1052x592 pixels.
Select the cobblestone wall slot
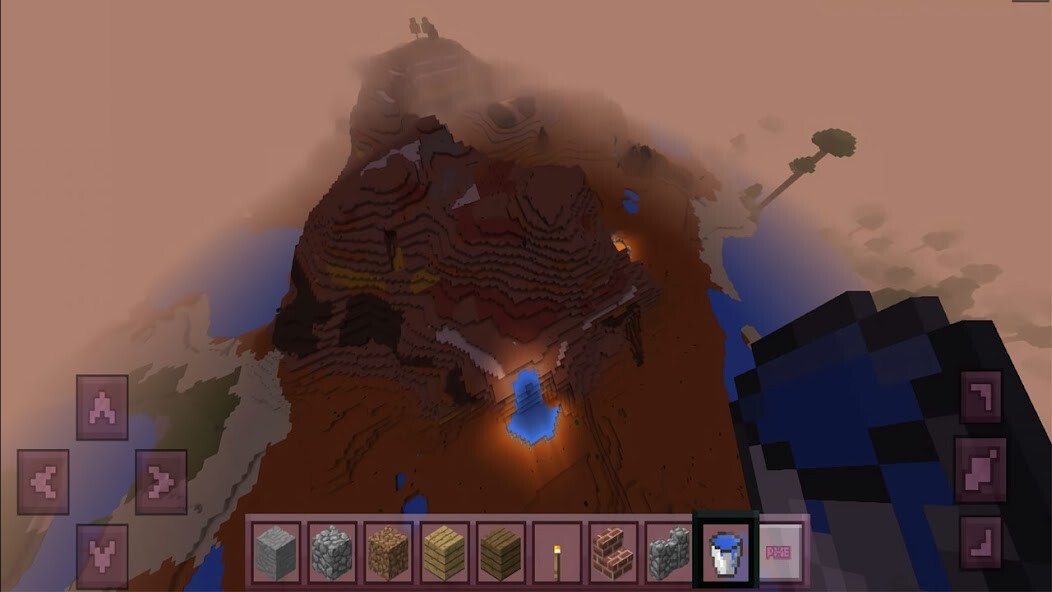tap(669, 550)
